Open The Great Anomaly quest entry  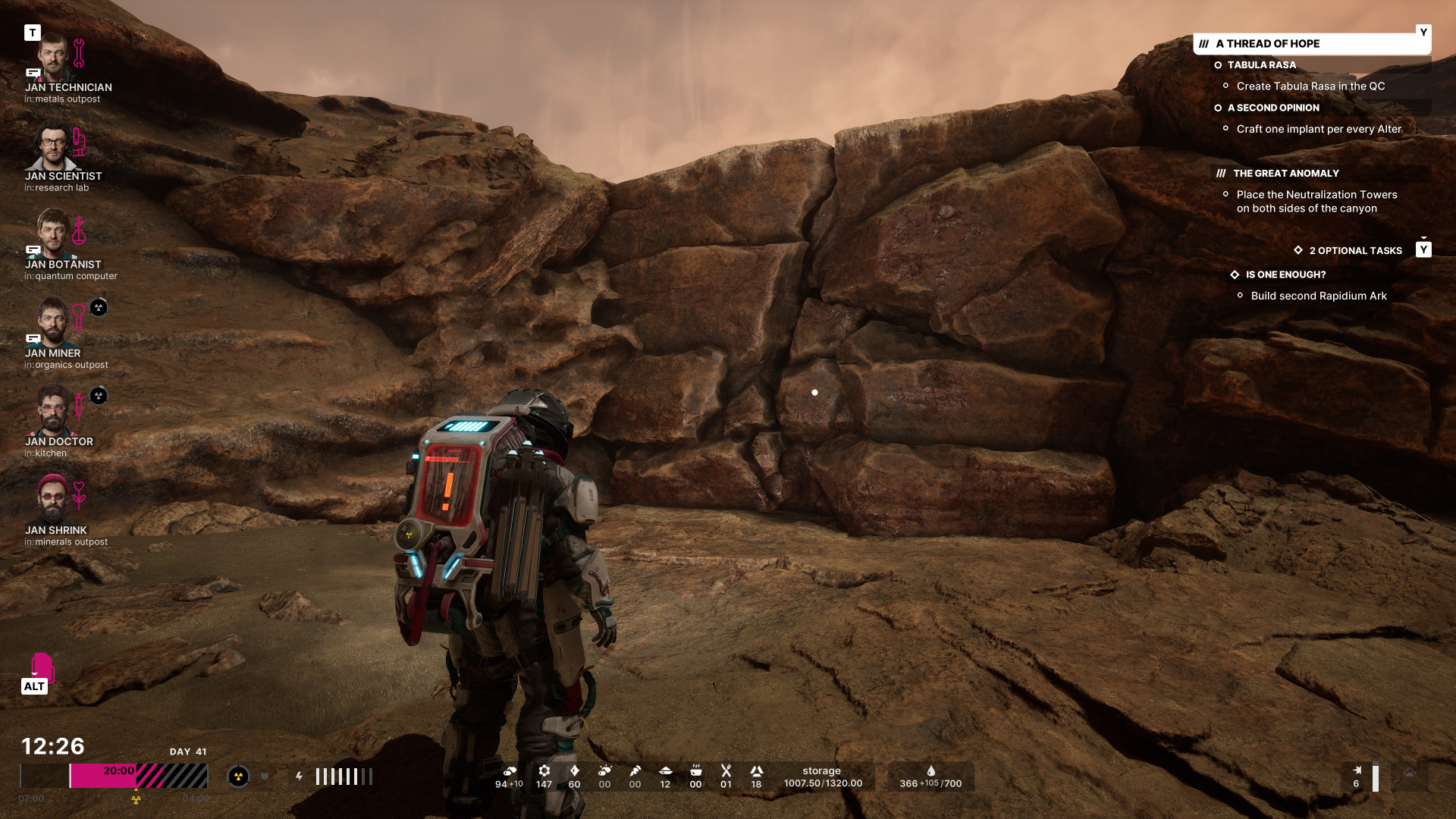(x=1285, y=174)
